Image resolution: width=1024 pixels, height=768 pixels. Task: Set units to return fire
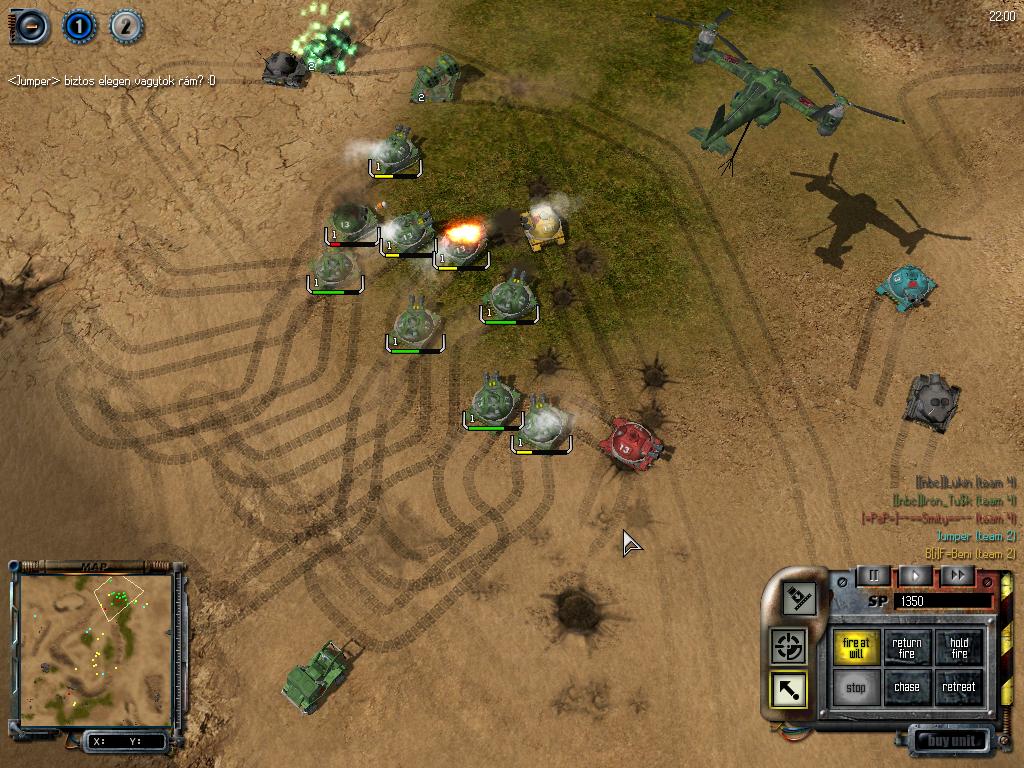point(907,648)
